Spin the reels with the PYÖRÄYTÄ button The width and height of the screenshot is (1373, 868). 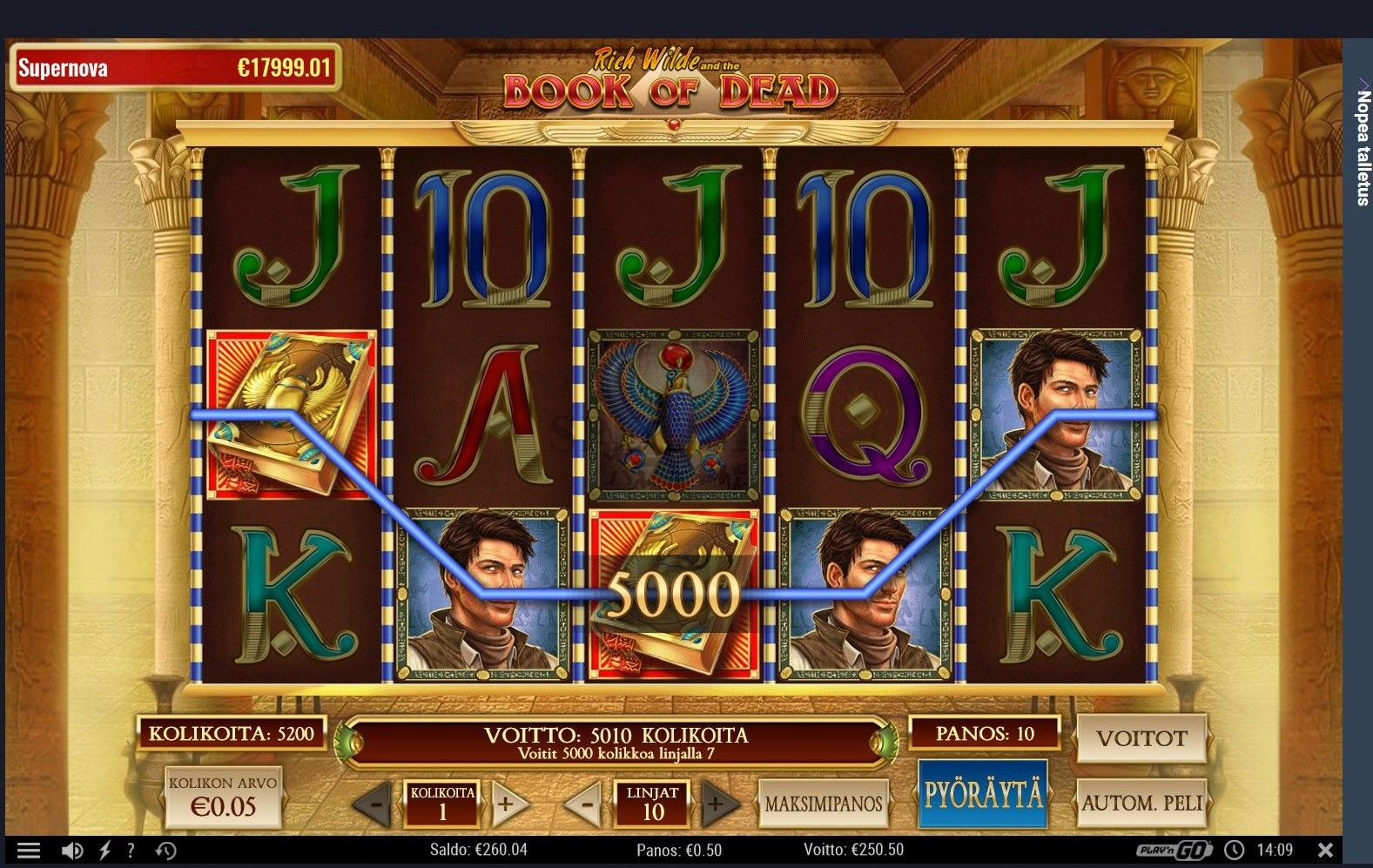982,795
